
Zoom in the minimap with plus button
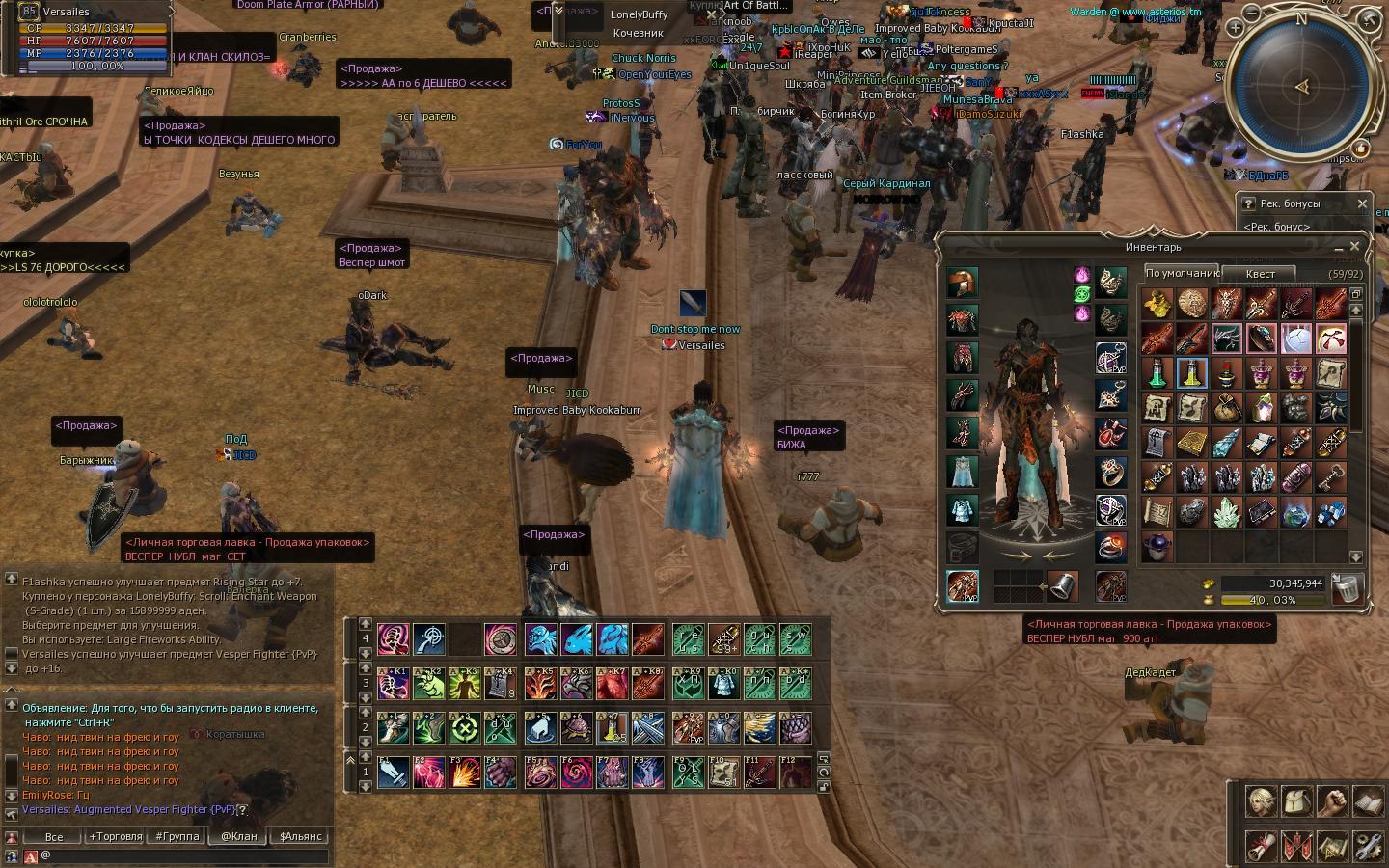click(x=1236, y=29)
